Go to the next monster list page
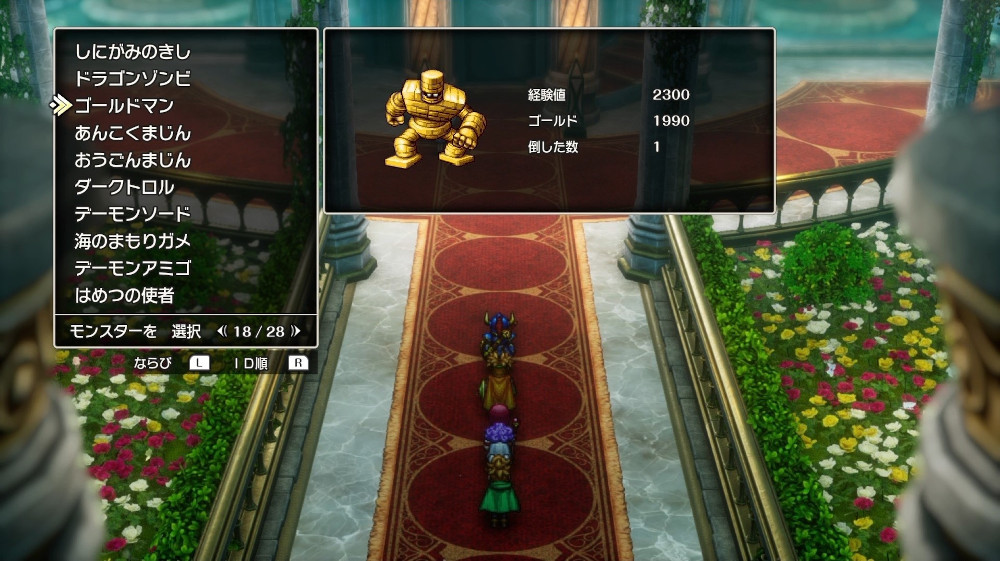This screenshot has width=1000, height=561. tap(295, 330)
